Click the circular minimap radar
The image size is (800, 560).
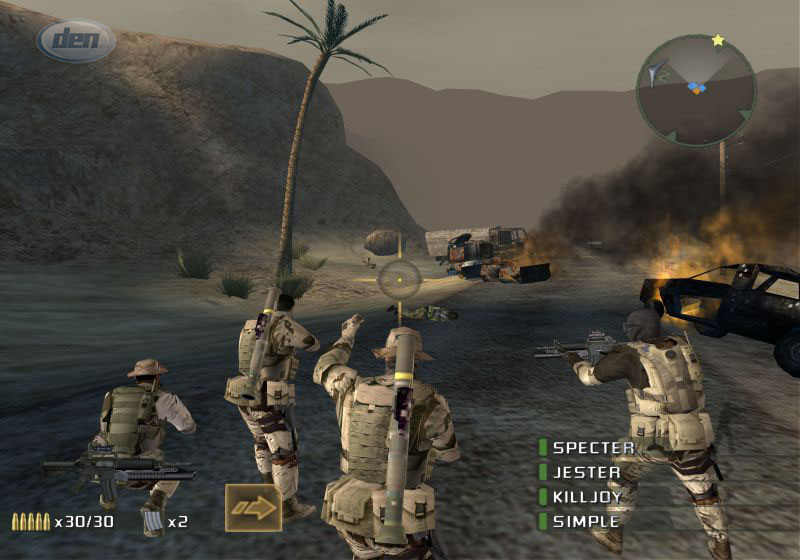(697, 90)
